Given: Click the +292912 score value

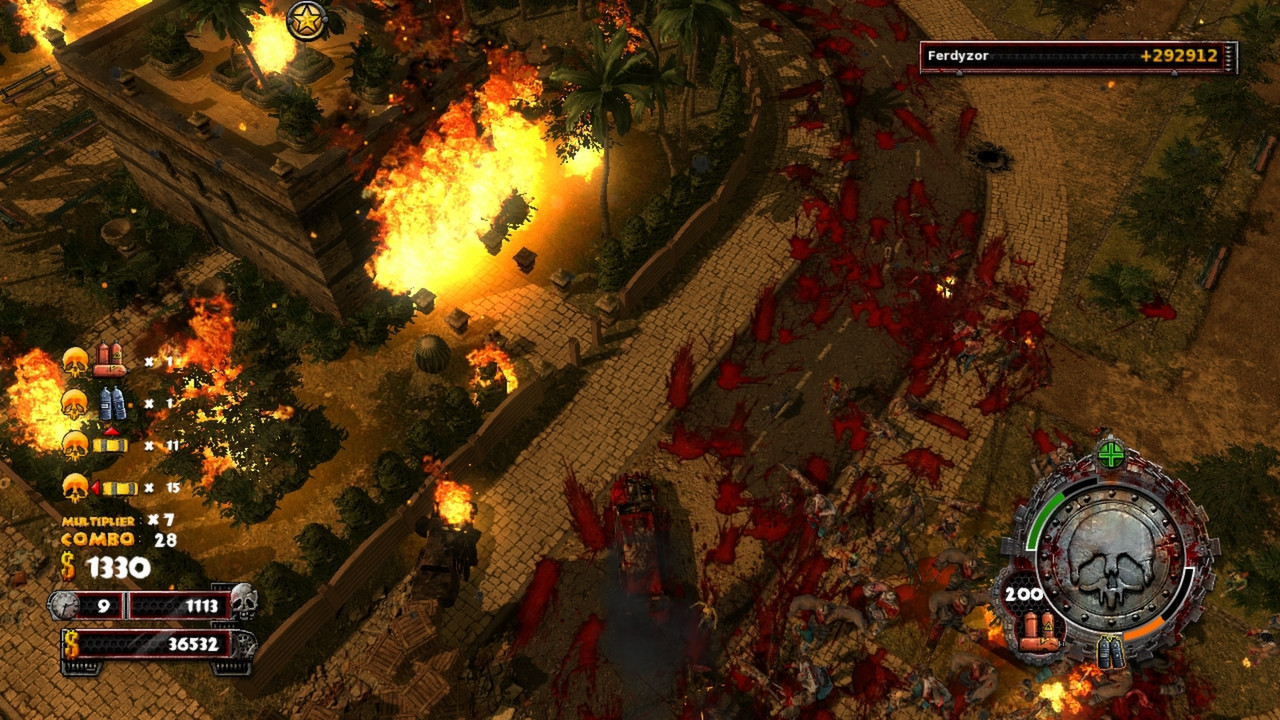Looking at the screenshot, I should click(1182, 57).
